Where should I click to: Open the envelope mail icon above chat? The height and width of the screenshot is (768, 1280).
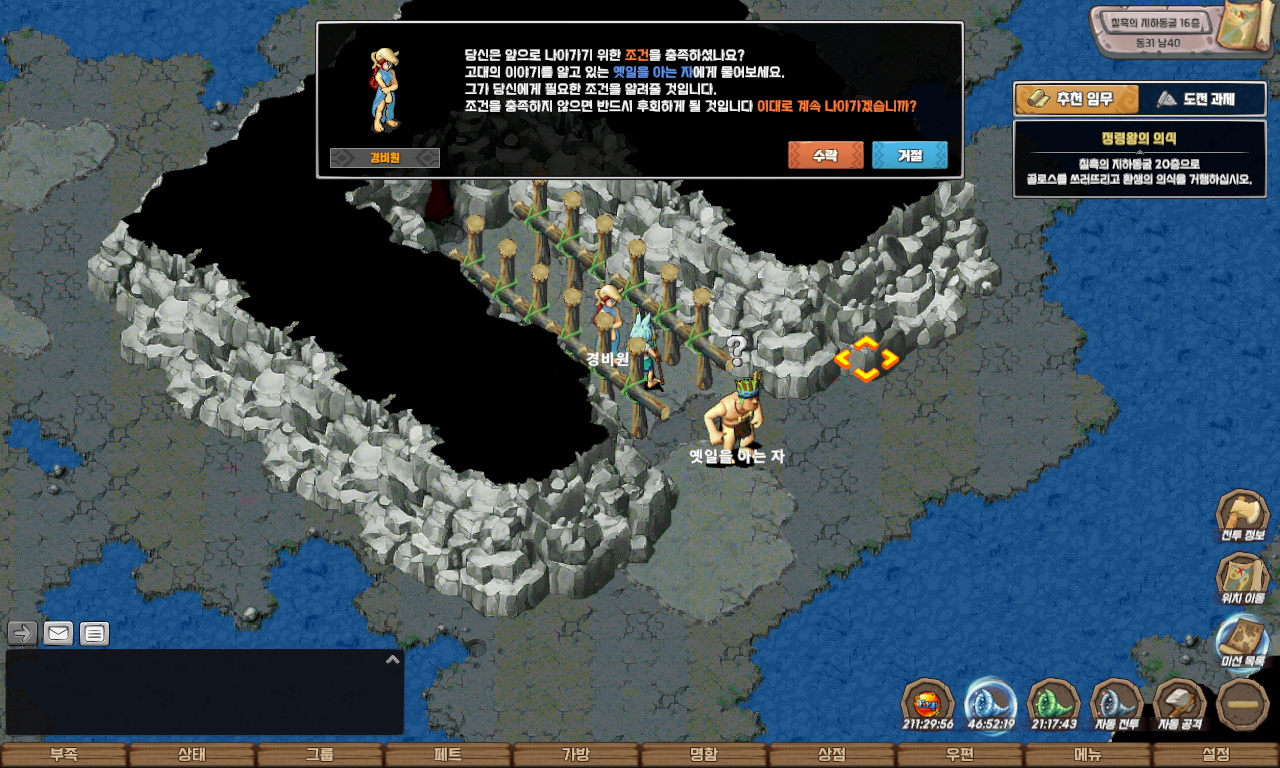tap(58, 633)
